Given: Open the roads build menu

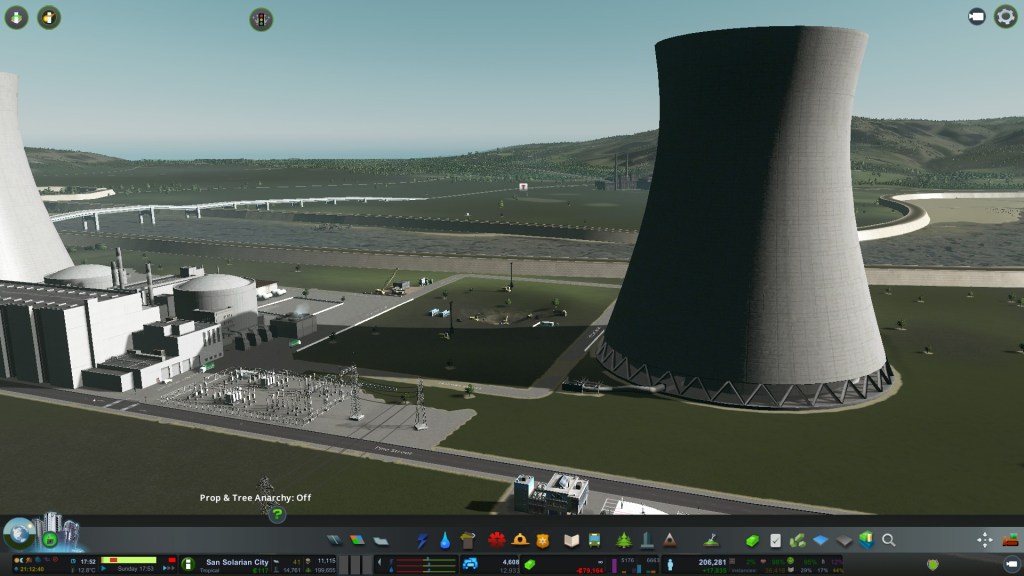Looking at the screenshot, I should pos(333,540).
